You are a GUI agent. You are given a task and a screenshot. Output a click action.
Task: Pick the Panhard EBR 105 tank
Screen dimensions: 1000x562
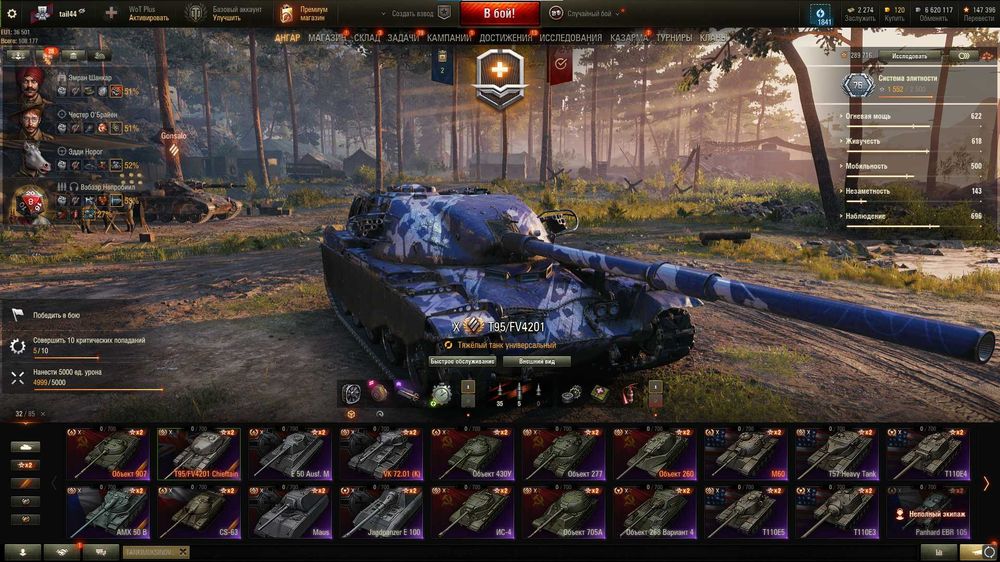pos(927,512)
